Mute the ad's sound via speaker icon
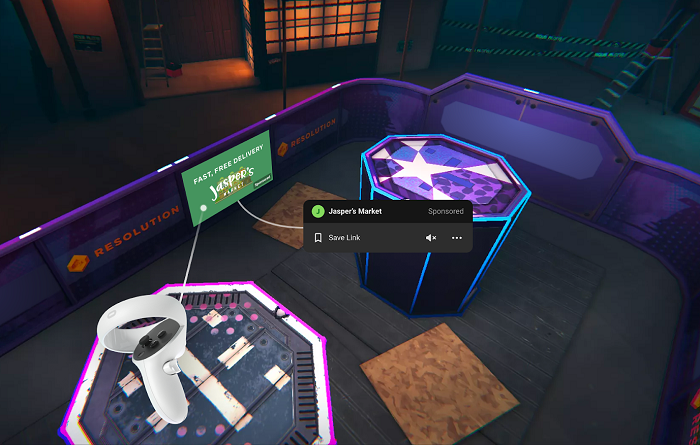Viewport: 700px width, 445px height. pos(431,238)
